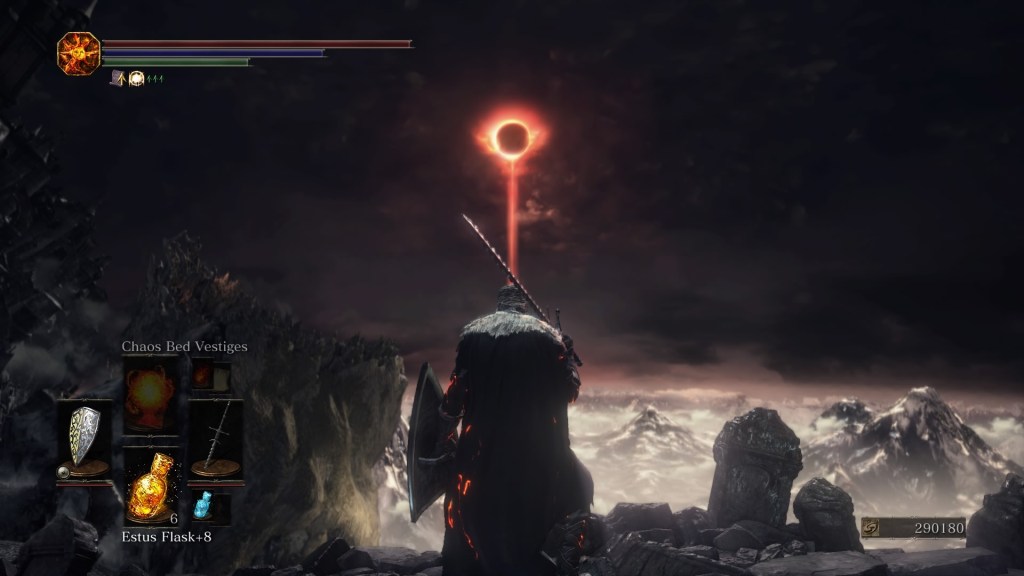This screenshot has width=1024, height=576.
Task: Select the left-hand shield slot
Action: [x=84, y=441]
